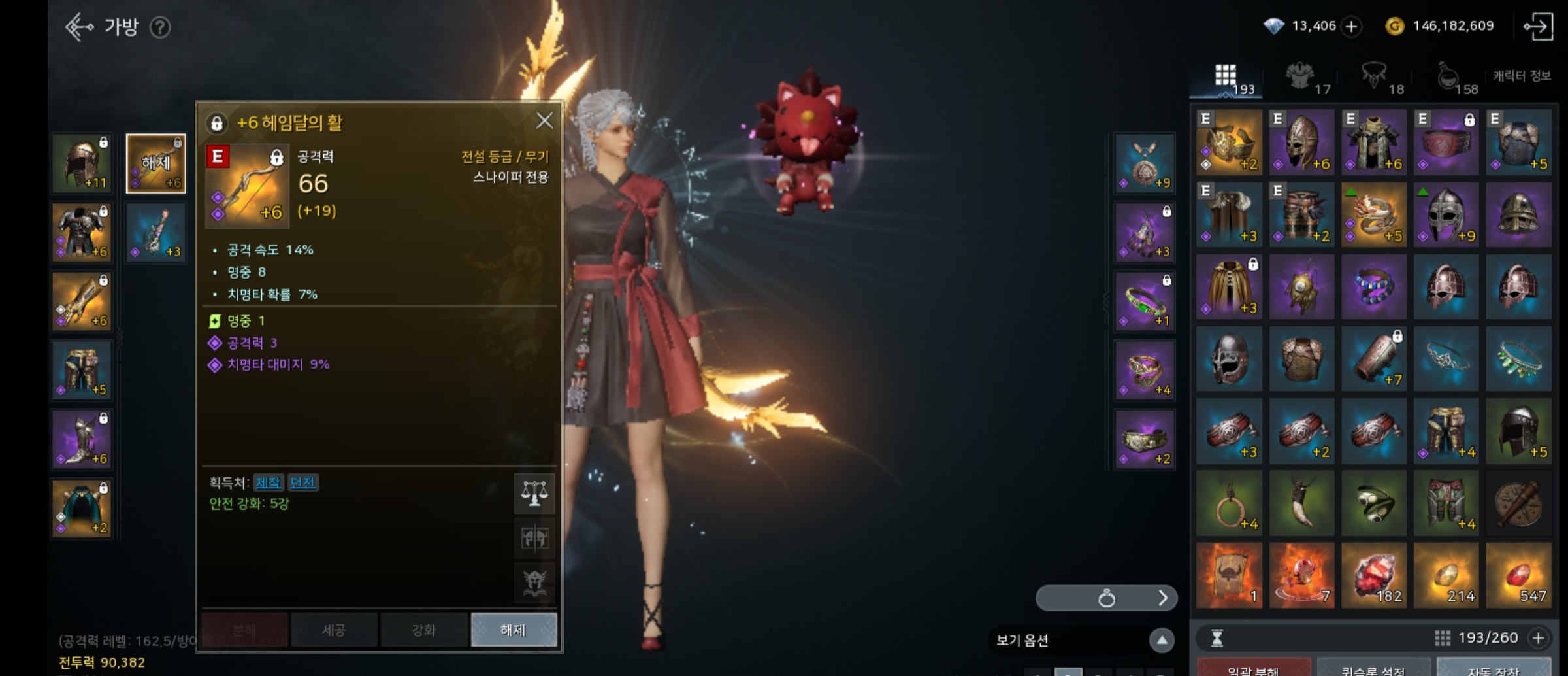1568x676 pixels.
Task: Switch to the consumables tab showing 158
Action: (1455, 79)
